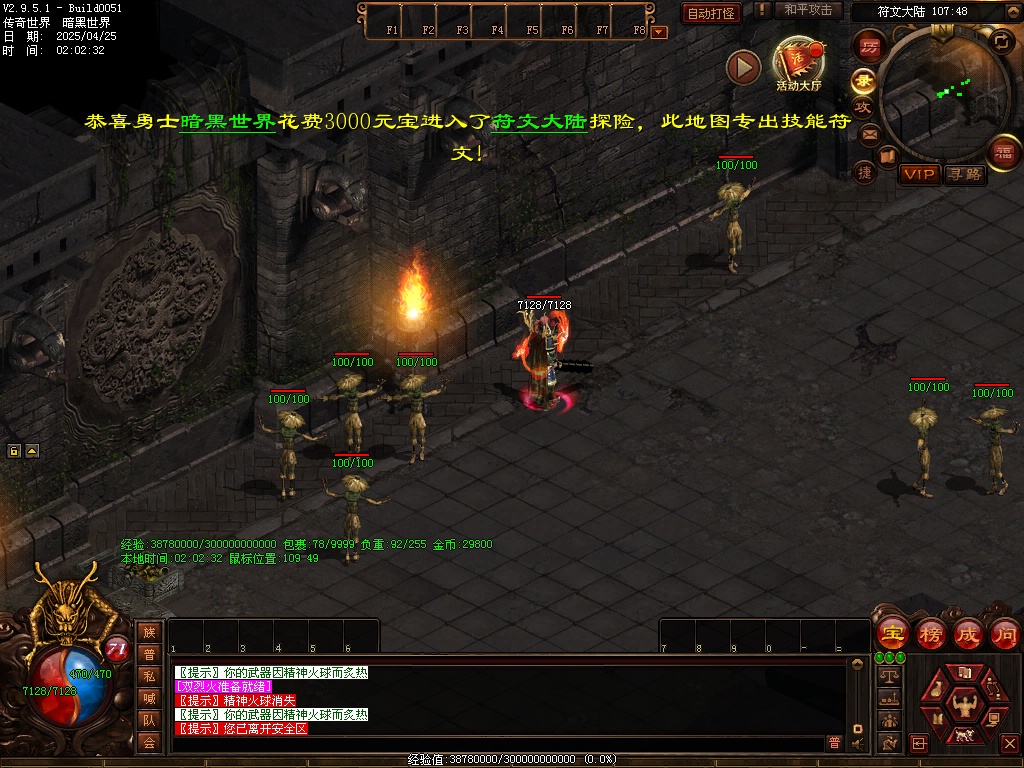Enable the 自动打怪 auto-fight button
The image size is (1024, 768).
711,13
